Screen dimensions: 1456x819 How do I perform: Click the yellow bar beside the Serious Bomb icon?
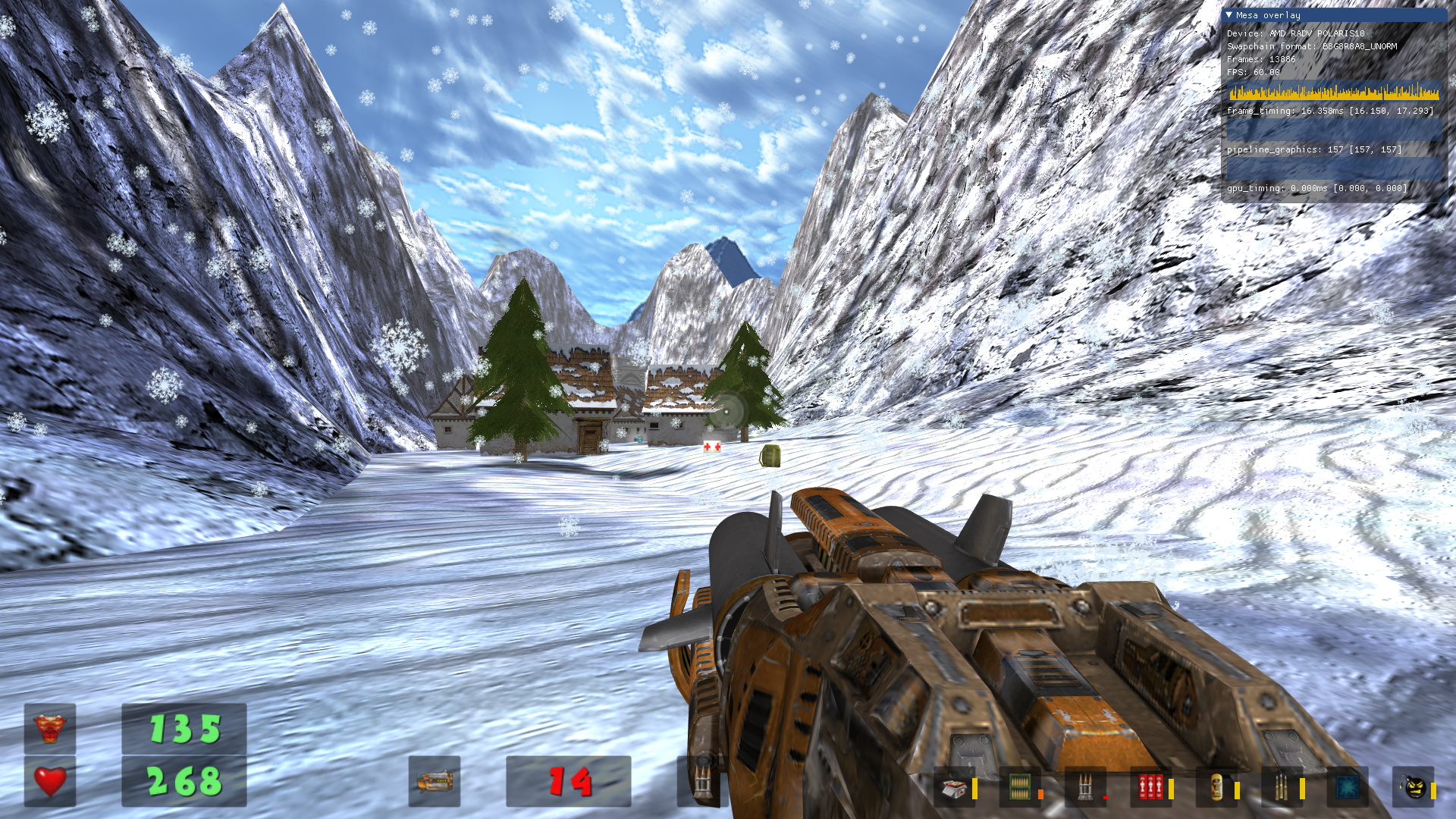[x=1434, y=790]
